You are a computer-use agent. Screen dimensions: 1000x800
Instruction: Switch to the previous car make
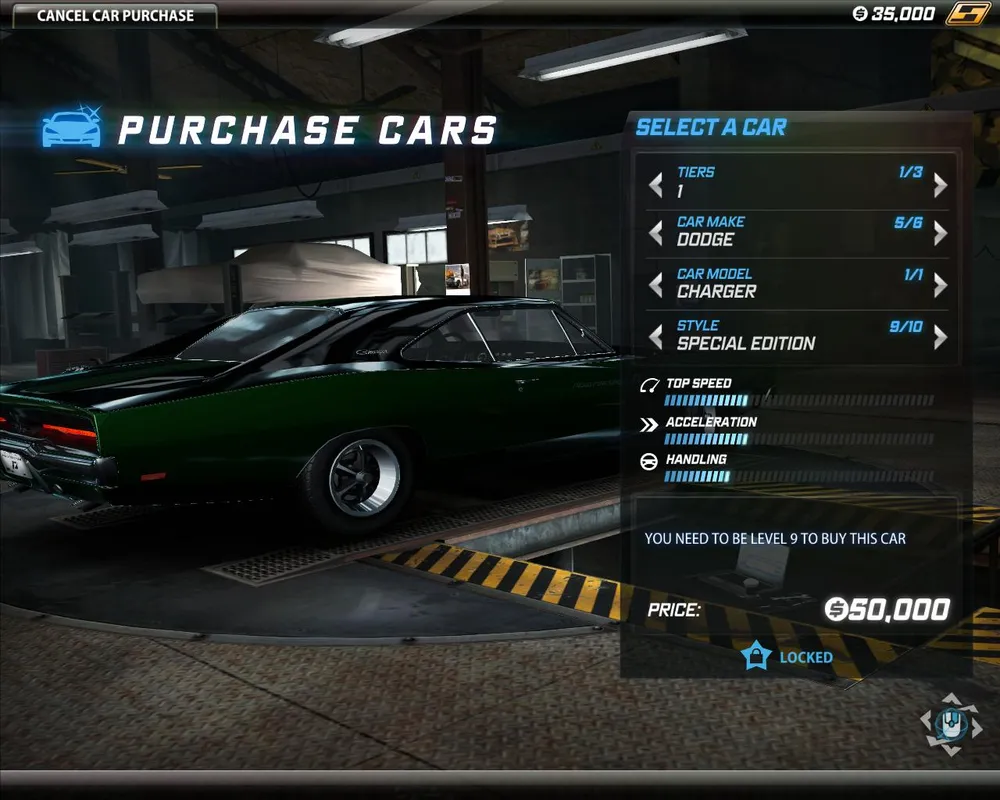(x=656, y=233)
